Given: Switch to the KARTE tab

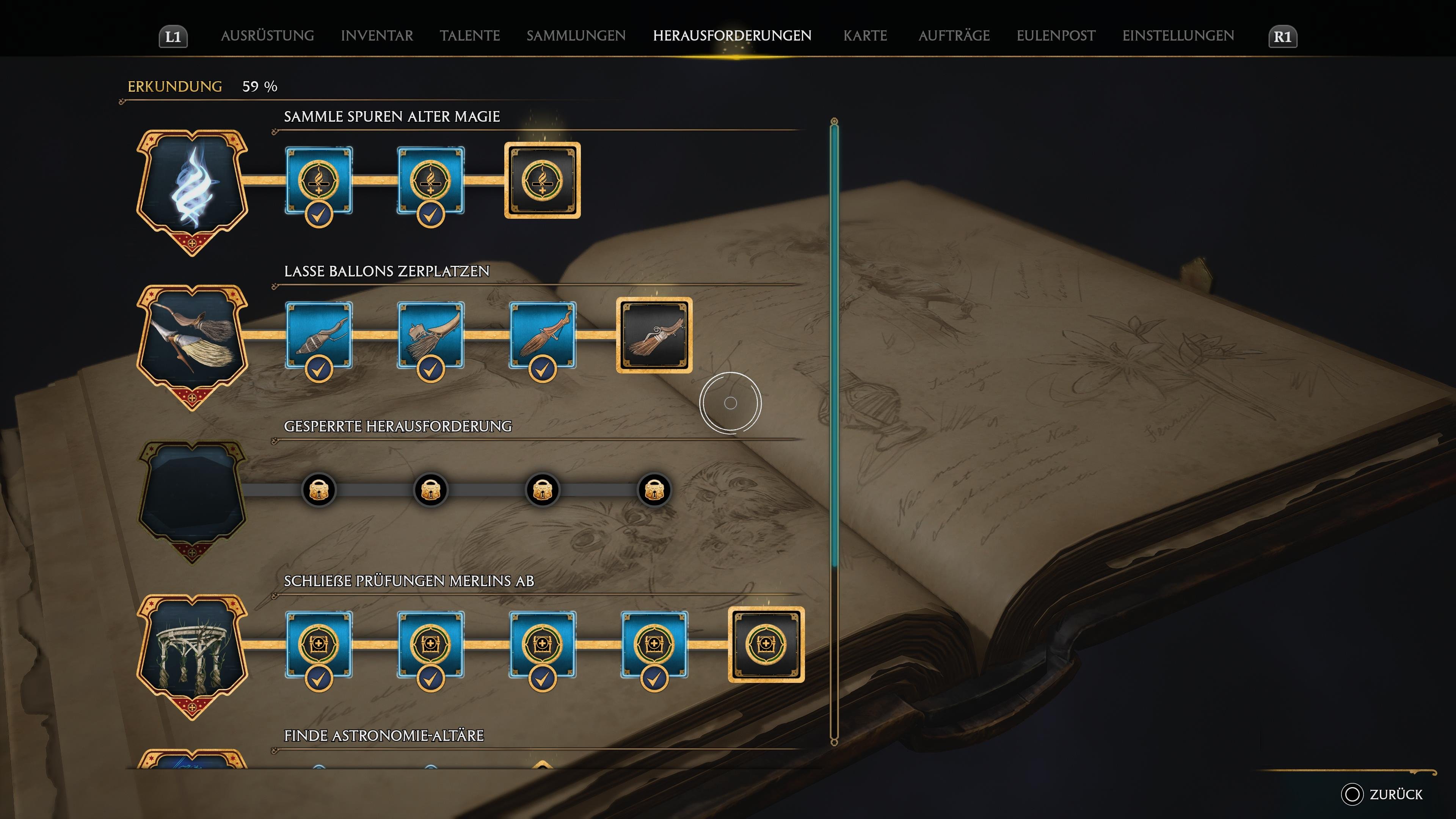Looking at the screenshot, I should pyautogui.click(x=866, y=36).
